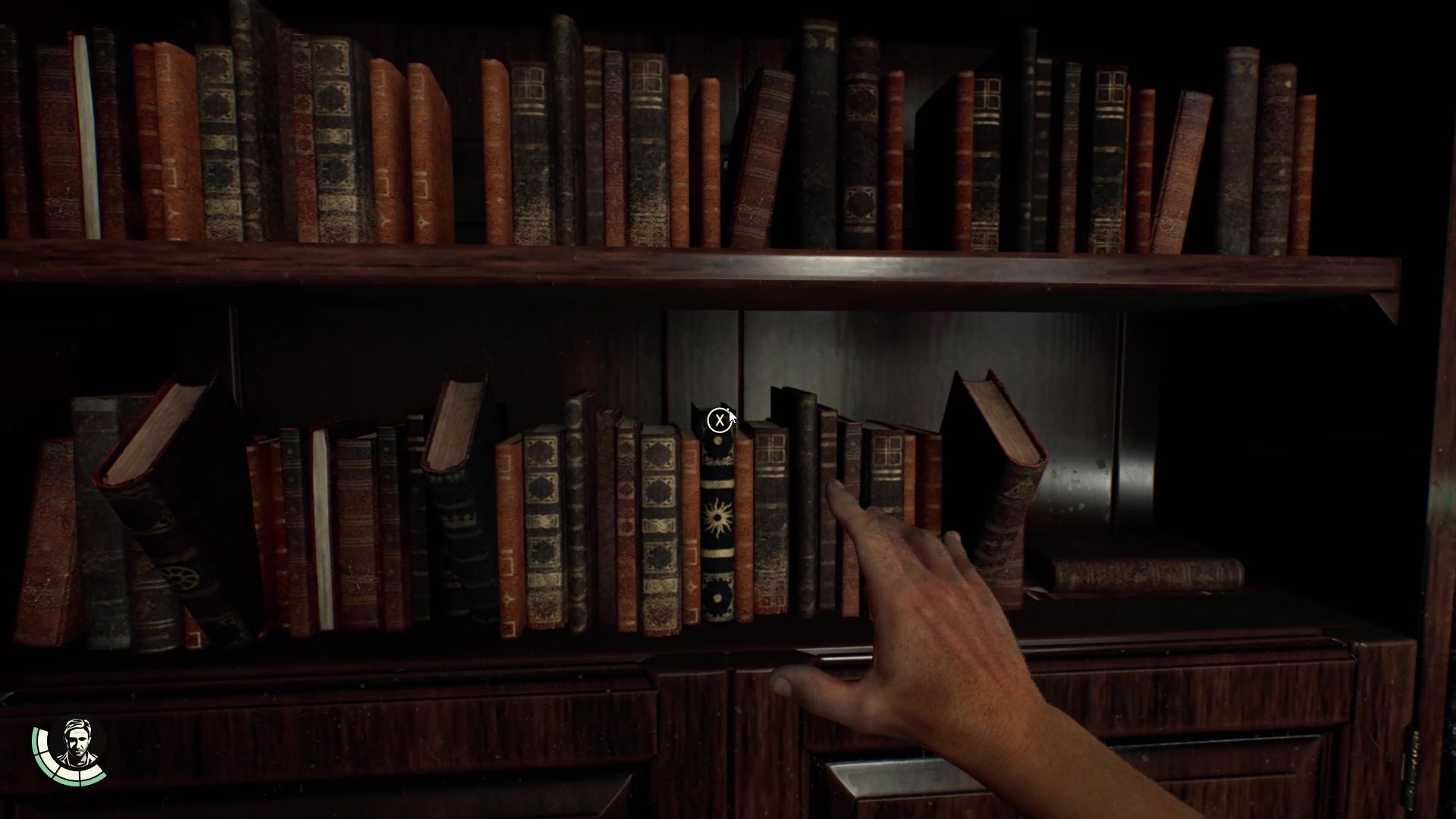Select the book with gear symbol spine
The height and width of the screenshot is (819, 1456).
(x=181, y=579)
